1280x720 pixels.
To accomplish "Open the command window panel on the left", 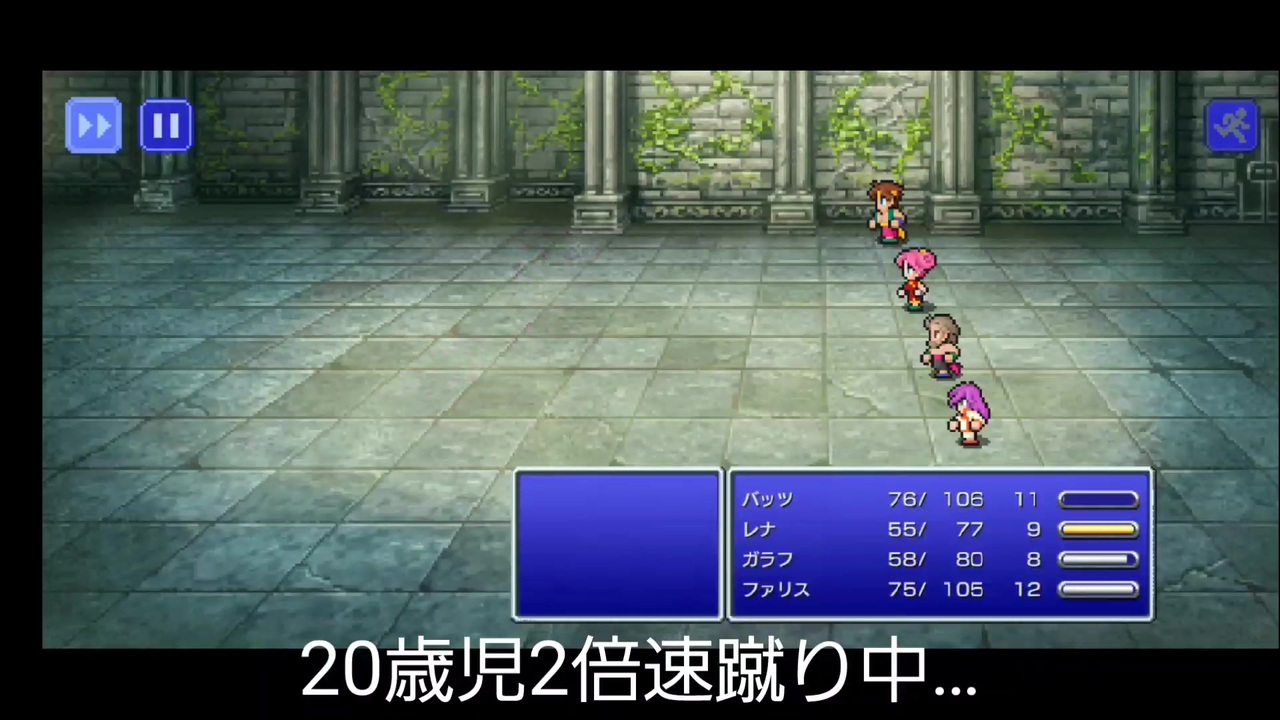I will pyautogui.click(x=617, y=545).
